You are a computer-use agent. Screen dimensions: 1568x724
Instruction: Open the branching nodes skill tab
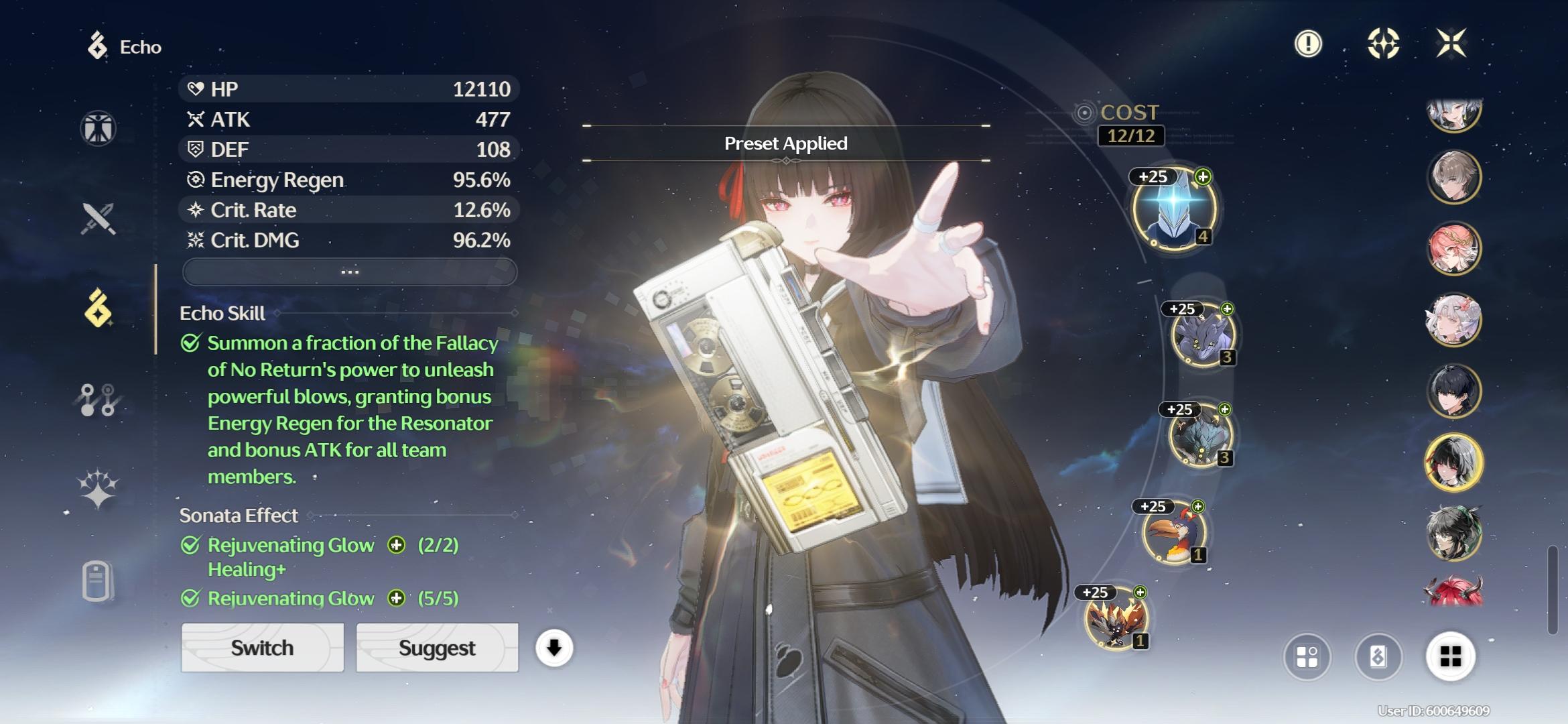[x=99, y=400]
